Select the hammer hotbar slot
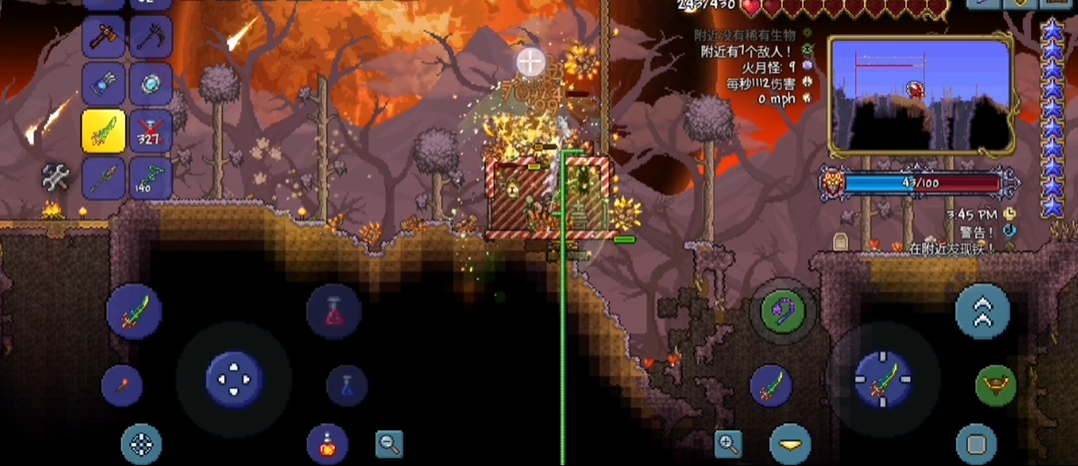Viewport: 1078px width, 466px height. 104,38
